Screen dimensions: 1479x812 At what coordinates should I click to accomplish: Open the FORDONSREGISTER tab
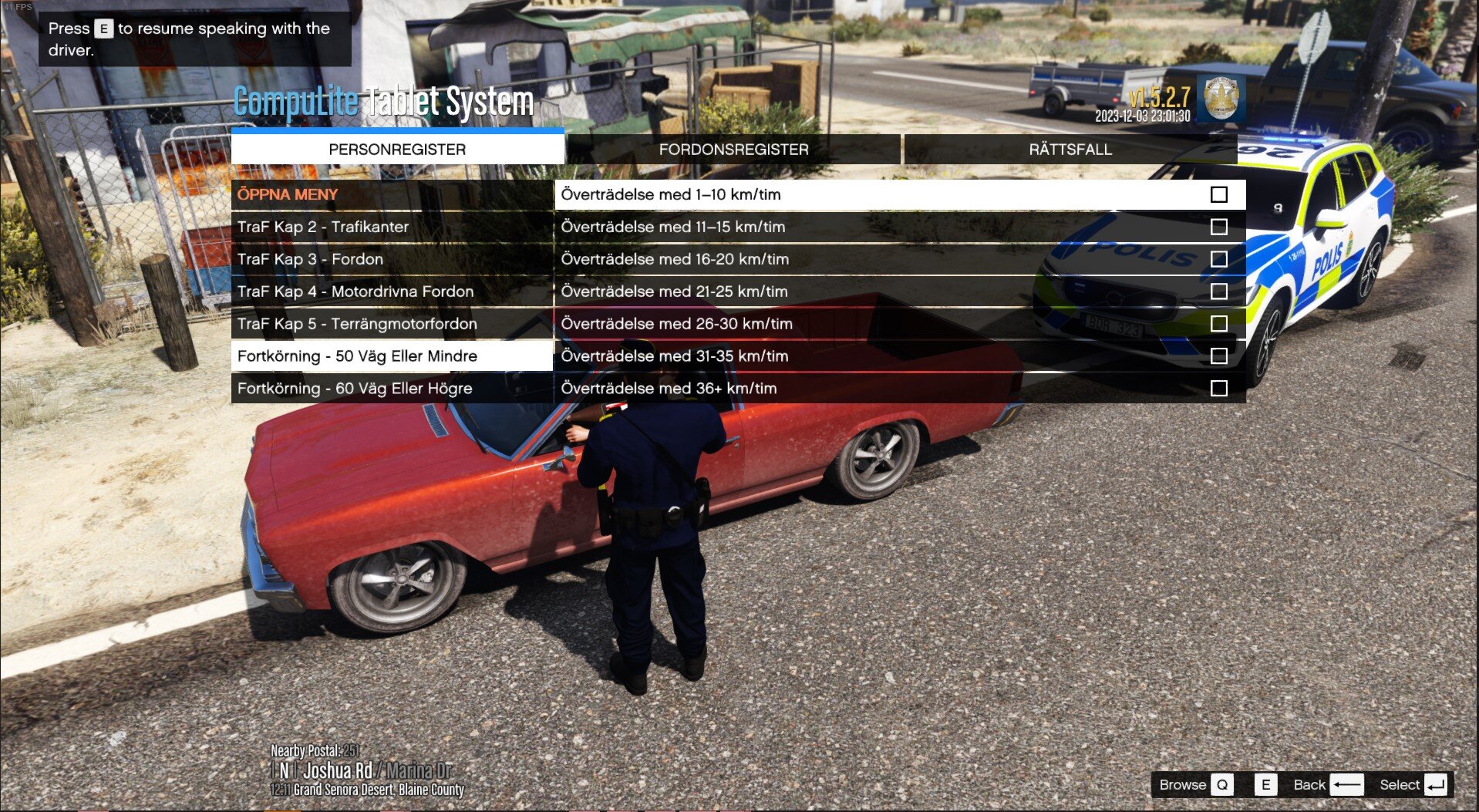point(733,150)
